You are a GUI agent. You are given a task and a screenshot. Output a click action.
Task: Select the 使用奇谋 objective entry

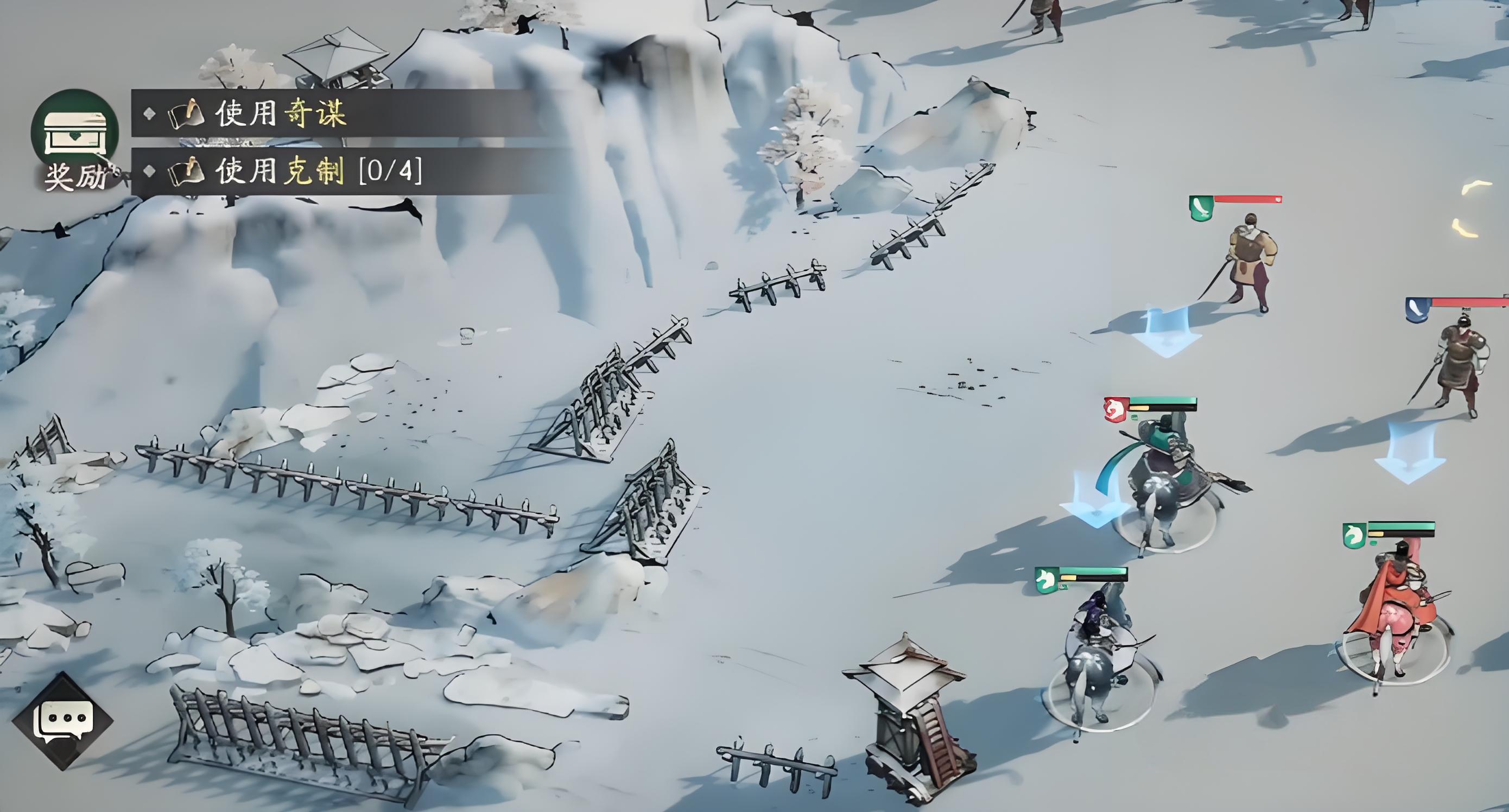(281, 113)
